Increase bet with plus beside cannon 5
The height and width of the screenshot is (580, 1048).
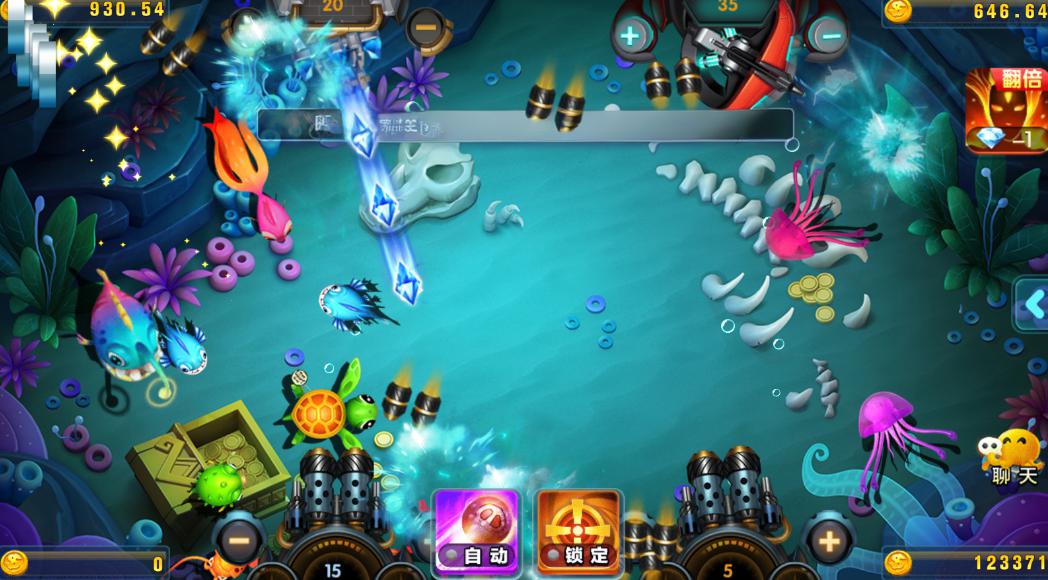pyautogui.click(x=828, y=541)
